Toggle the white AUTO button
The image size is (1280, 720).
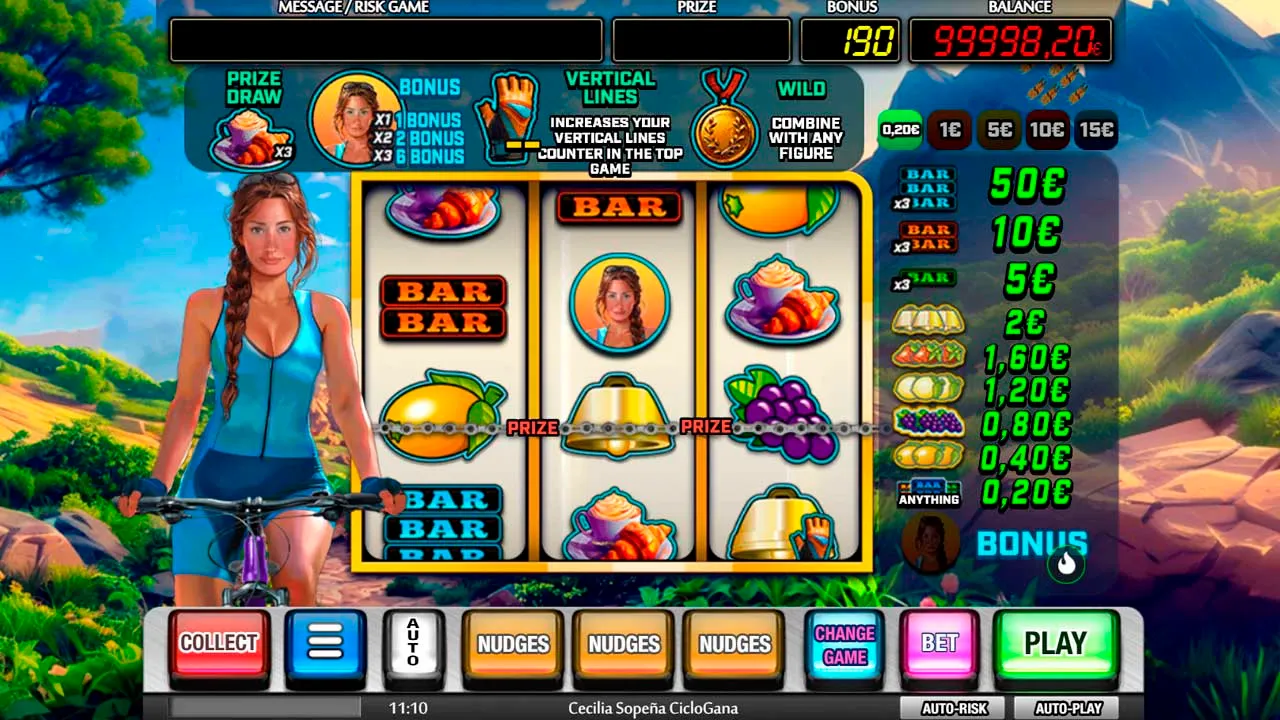[413, 642]
